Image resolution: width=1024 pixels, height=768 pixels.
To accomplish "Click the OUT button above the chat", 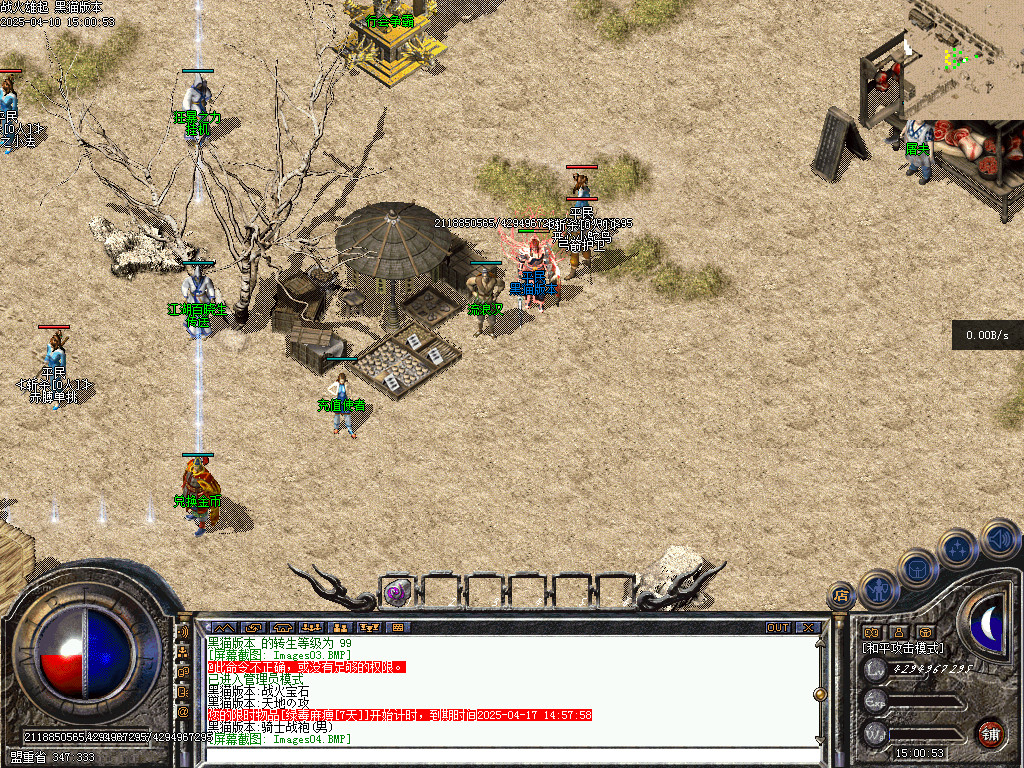I will tap(778, 627).
